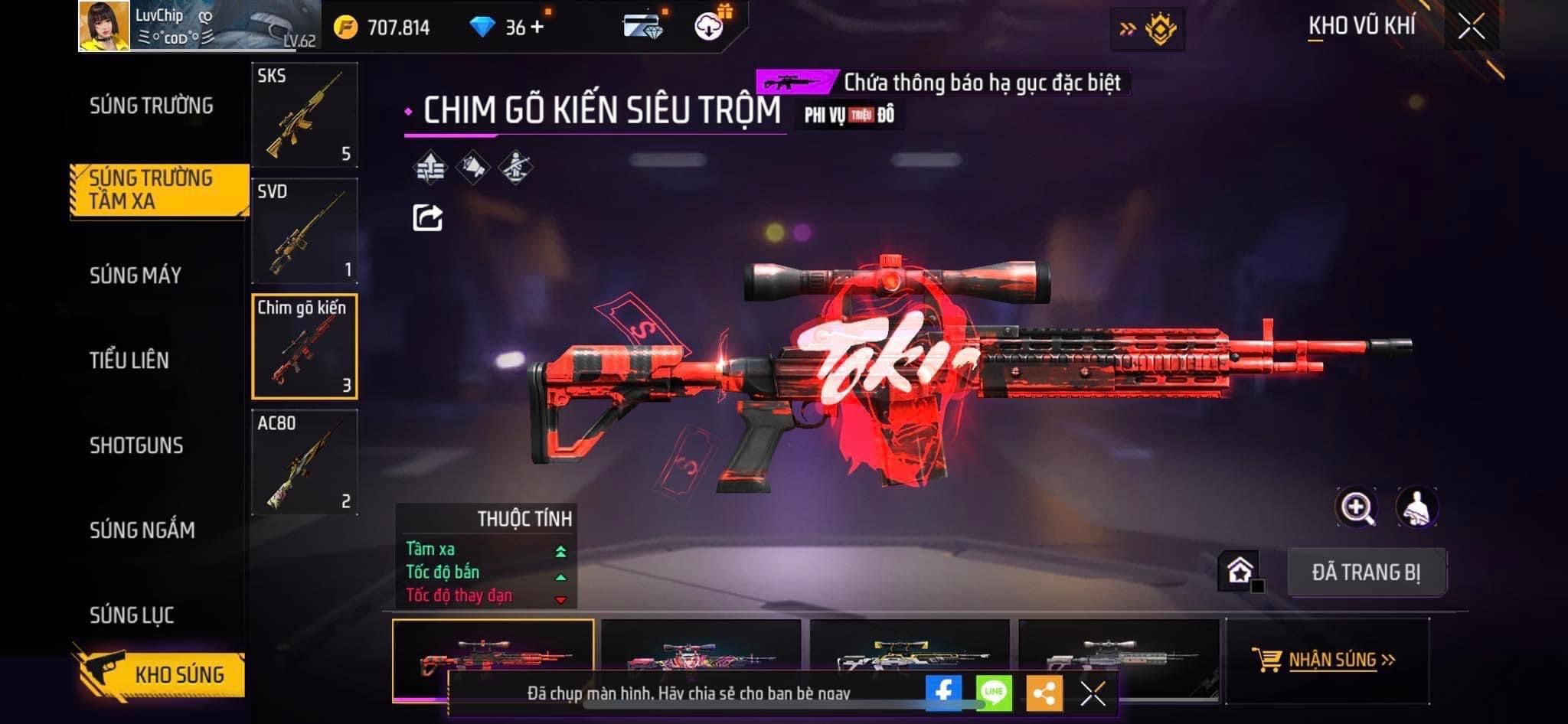Share screenshot to Facebook
The height and width of the screenshot is (724, 1568).
click(x=943, y=693)
